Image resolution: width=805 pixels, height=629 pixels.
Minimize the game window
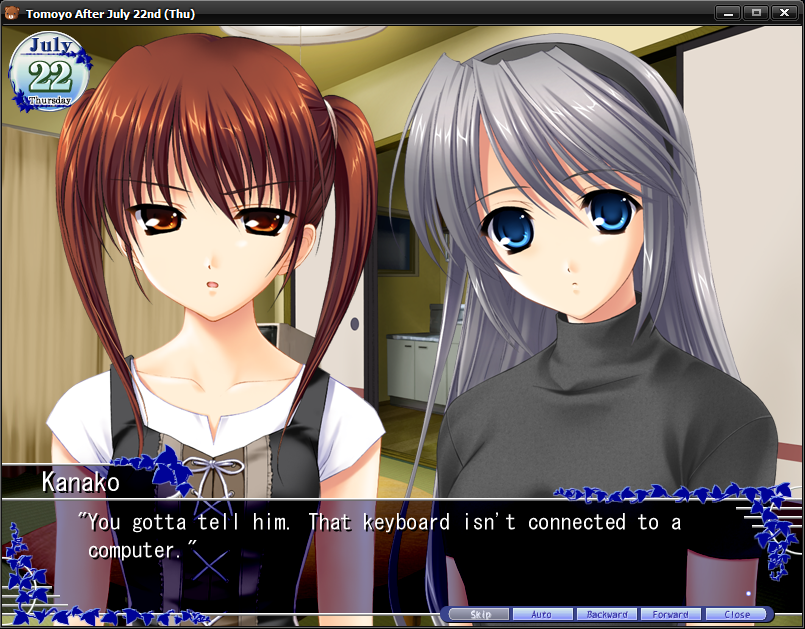[728, 13]
